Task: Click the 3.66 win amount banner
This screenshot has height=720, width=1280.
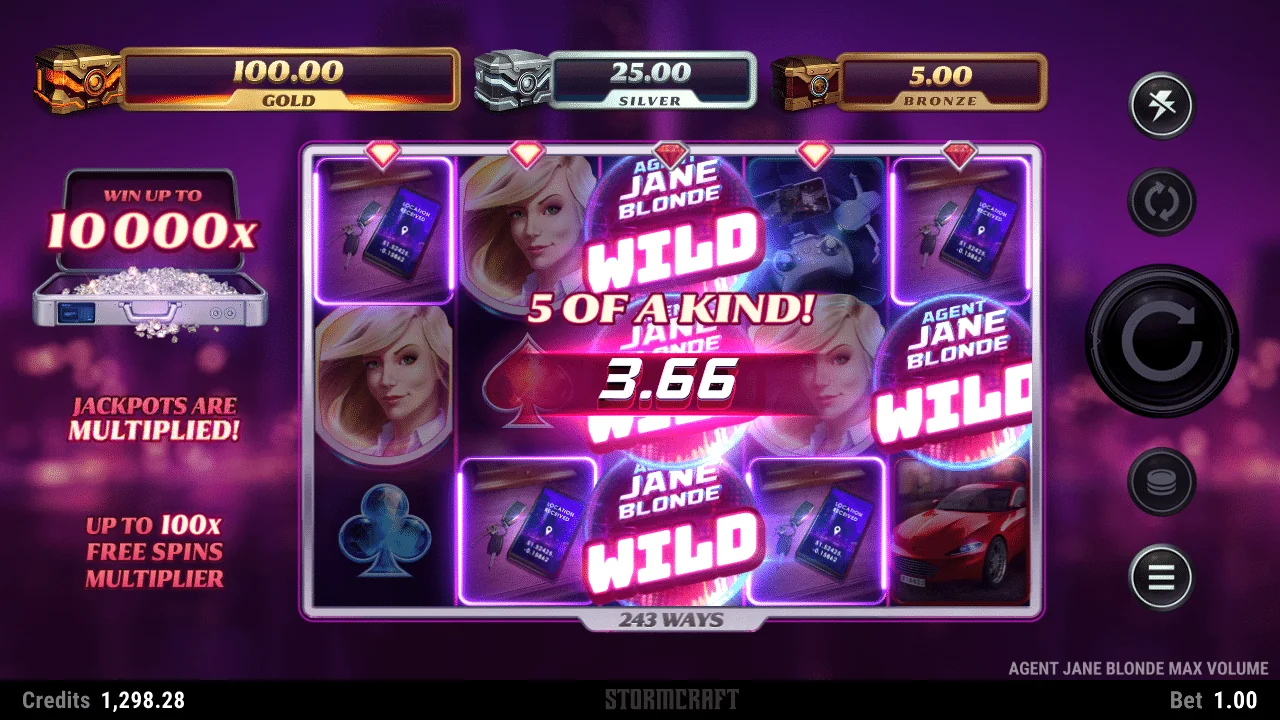Action: (668, 381)
